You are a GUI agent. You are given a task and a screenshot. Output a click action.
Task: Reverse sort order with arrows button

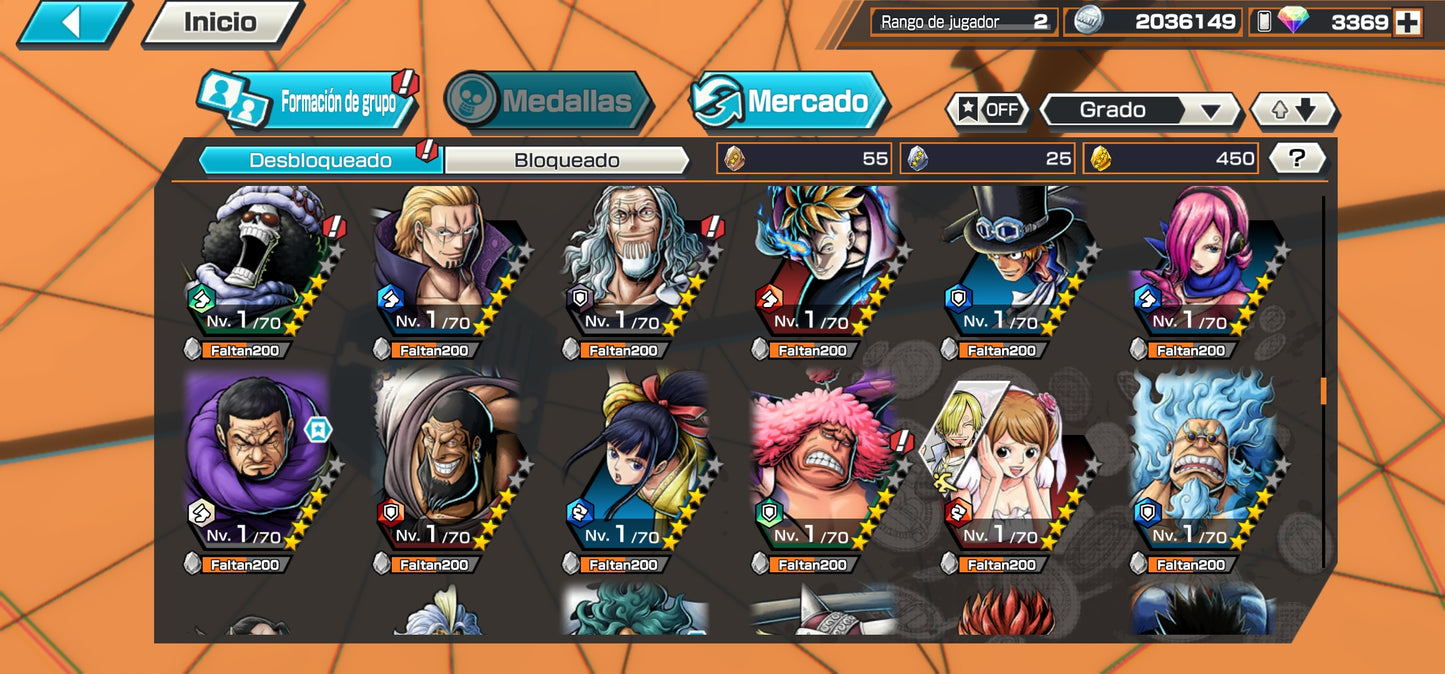coord(1294,110)
